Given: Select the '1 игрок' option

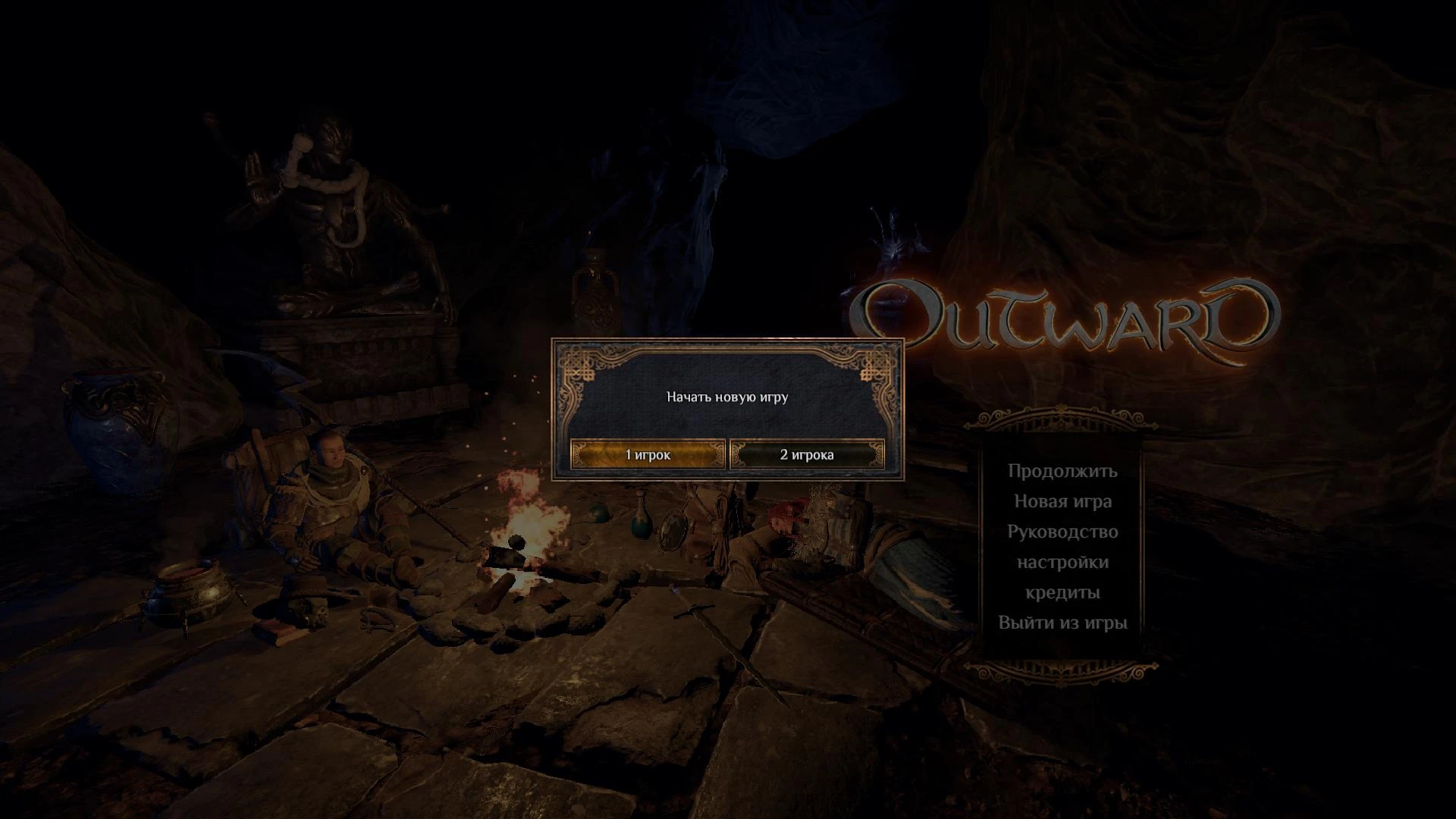Looking at the screenshot, I should 647,455.
